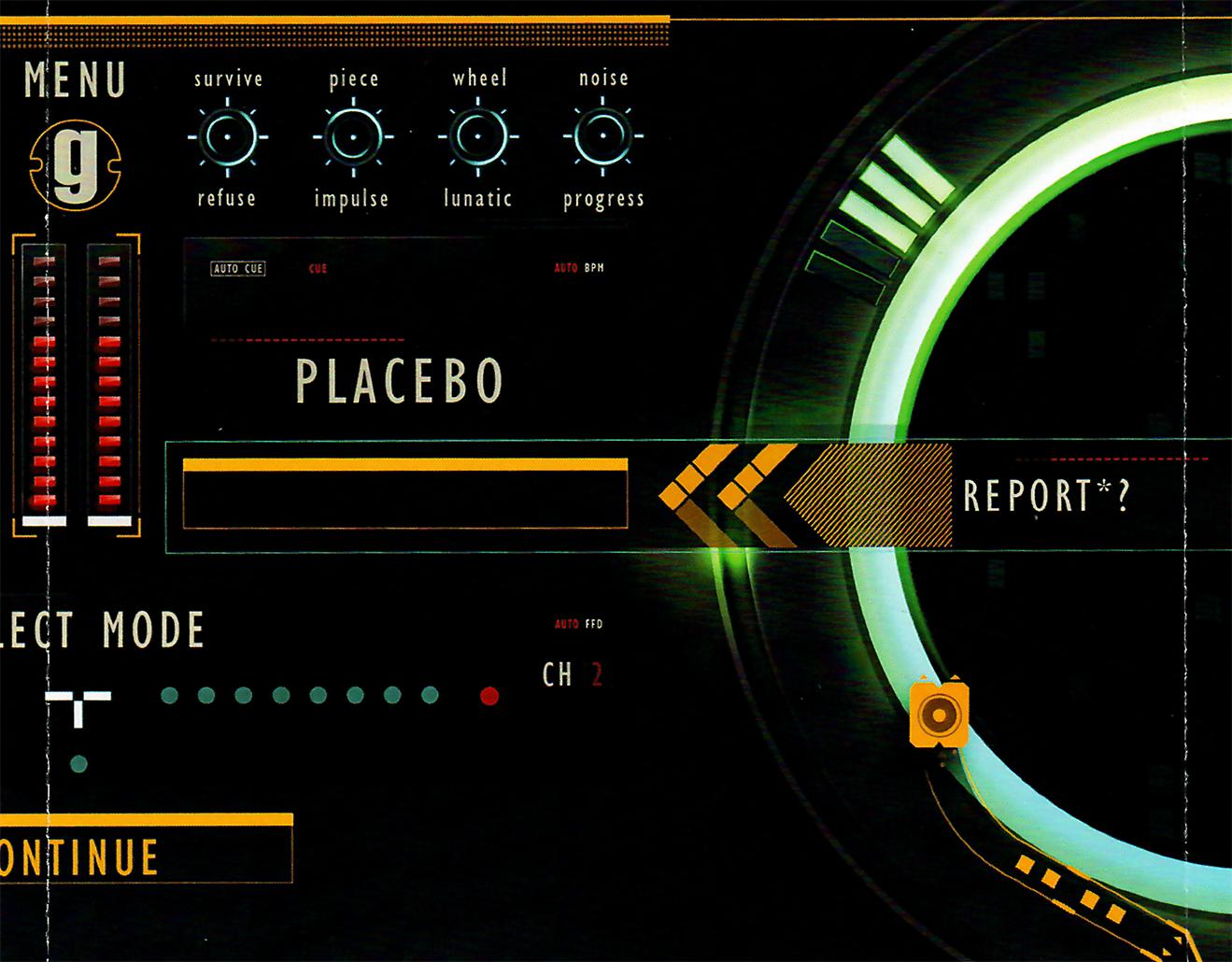Click the red CUE label
This screenshot has width=1232, height=962.
coord(318,269)
